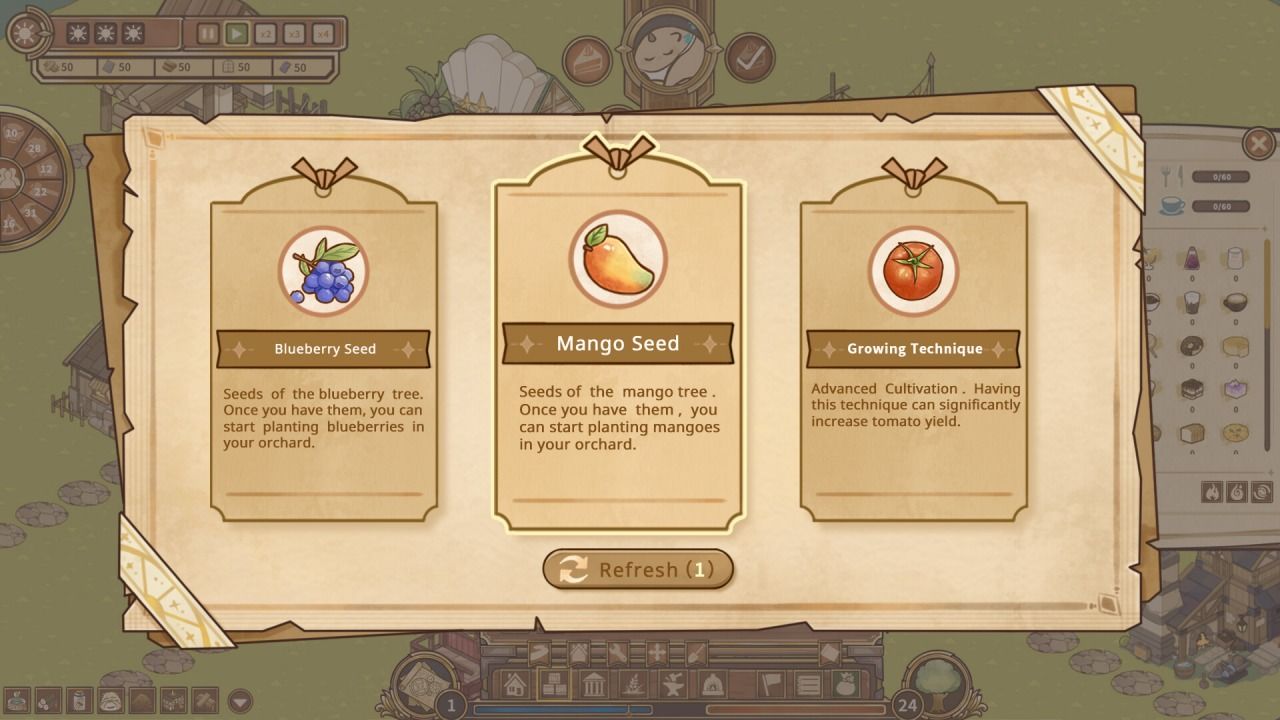Switch game speed to x4
1280x720 pixels.
click(322, 34)
